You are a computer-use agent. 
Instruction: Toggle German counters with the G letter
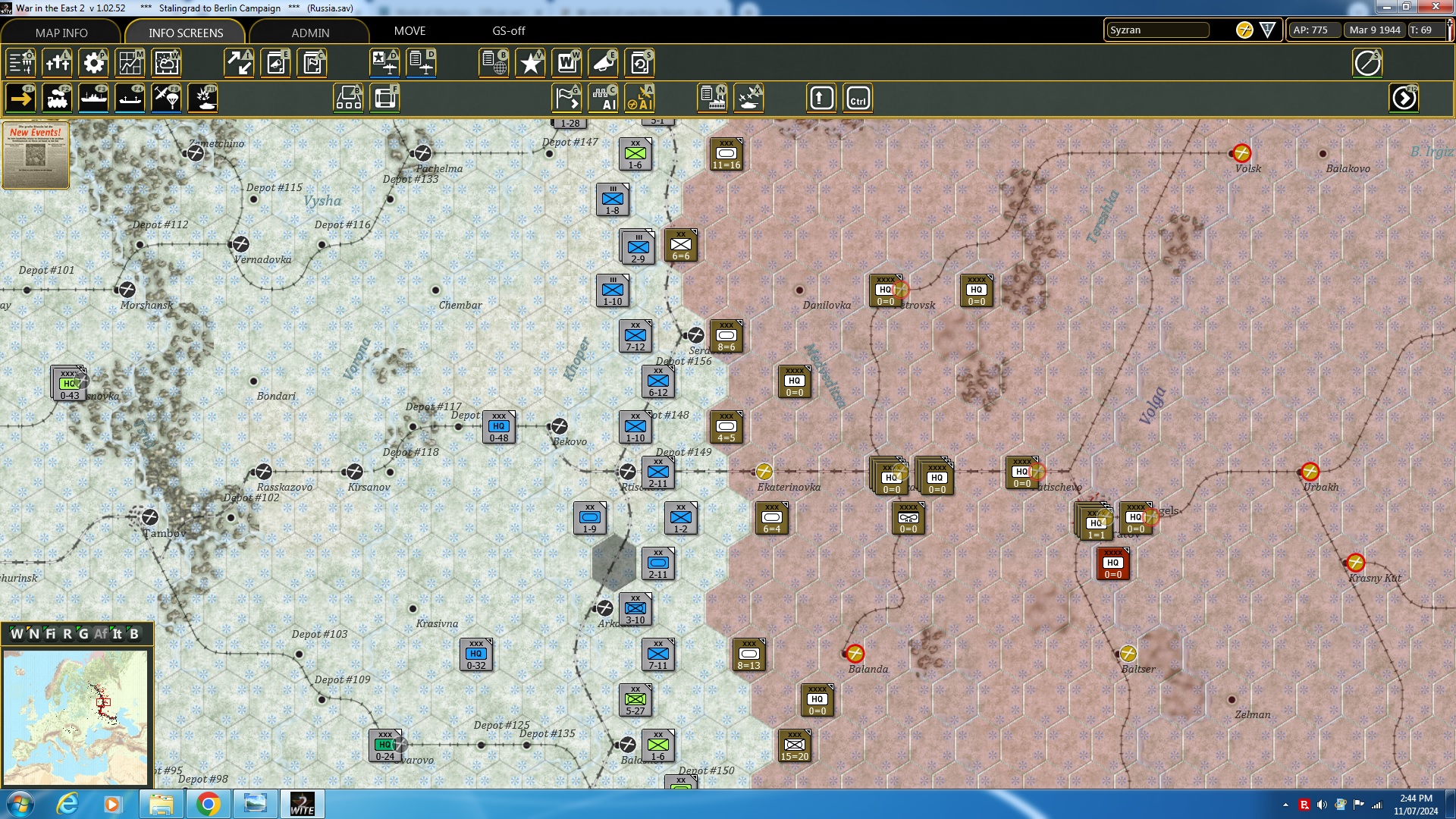coord(83,635)
